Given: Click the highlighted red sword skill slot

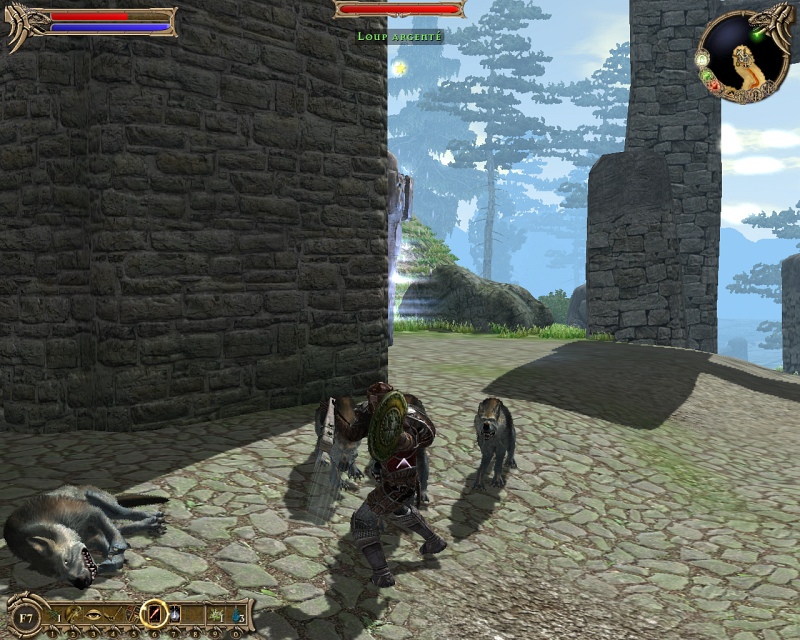Looking at the screenshot, I should click(153, 613).
